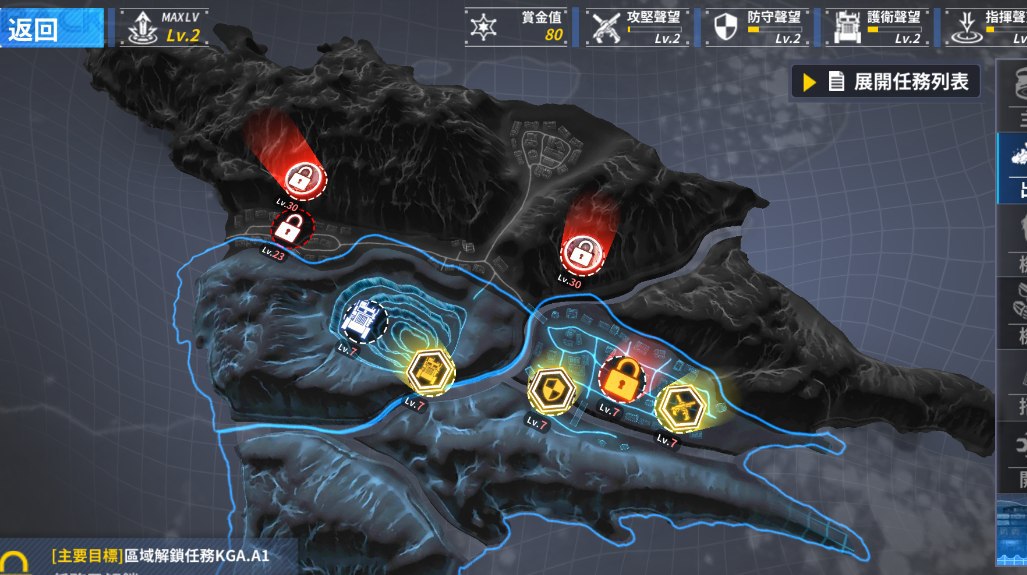Show the MAX LV level indicator details
This screenshot has height=575, width=1027.
tap(167, 28)
